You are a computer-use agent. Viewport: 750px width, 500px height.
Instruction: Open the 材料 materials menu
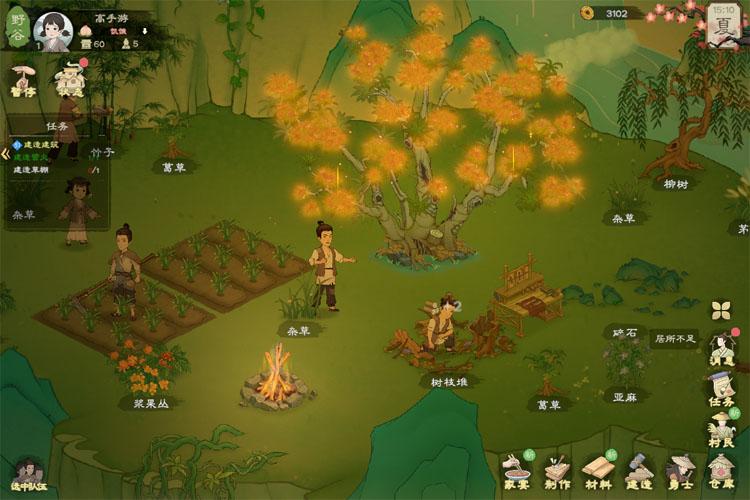[599, 469]
